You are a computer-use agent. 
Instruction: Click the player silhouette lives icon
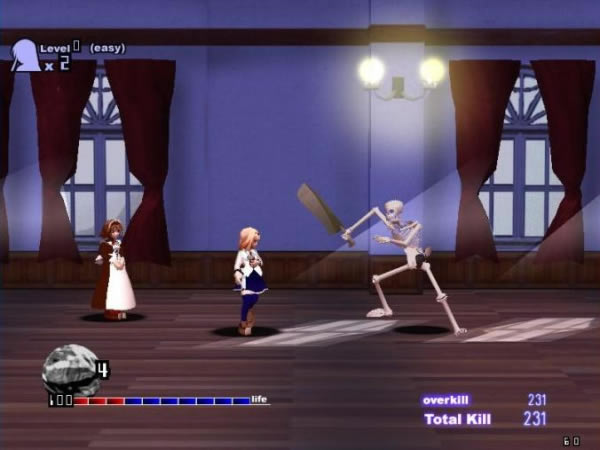tap(25, 56)
